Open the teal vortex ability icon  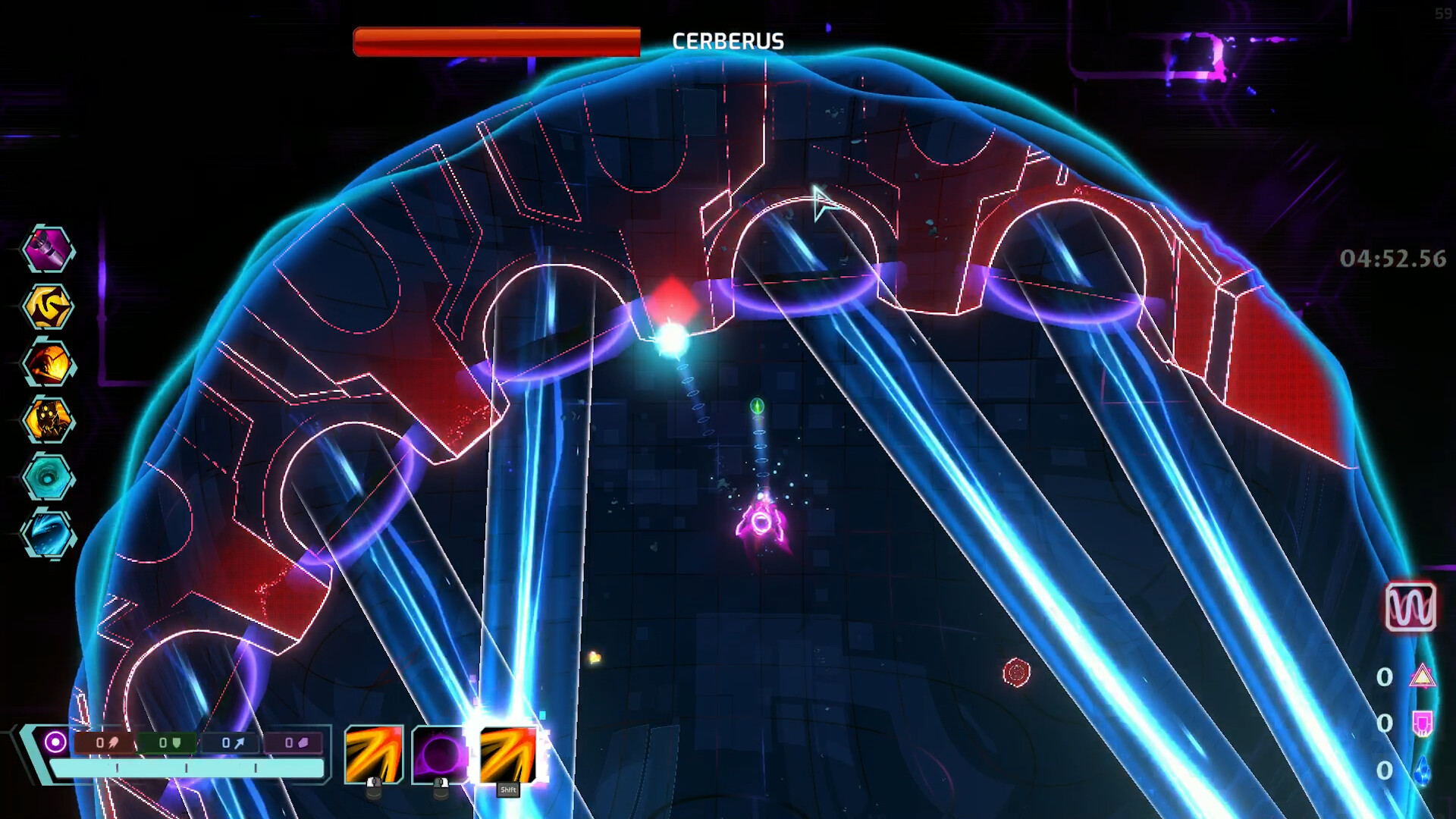pos(49,478)
